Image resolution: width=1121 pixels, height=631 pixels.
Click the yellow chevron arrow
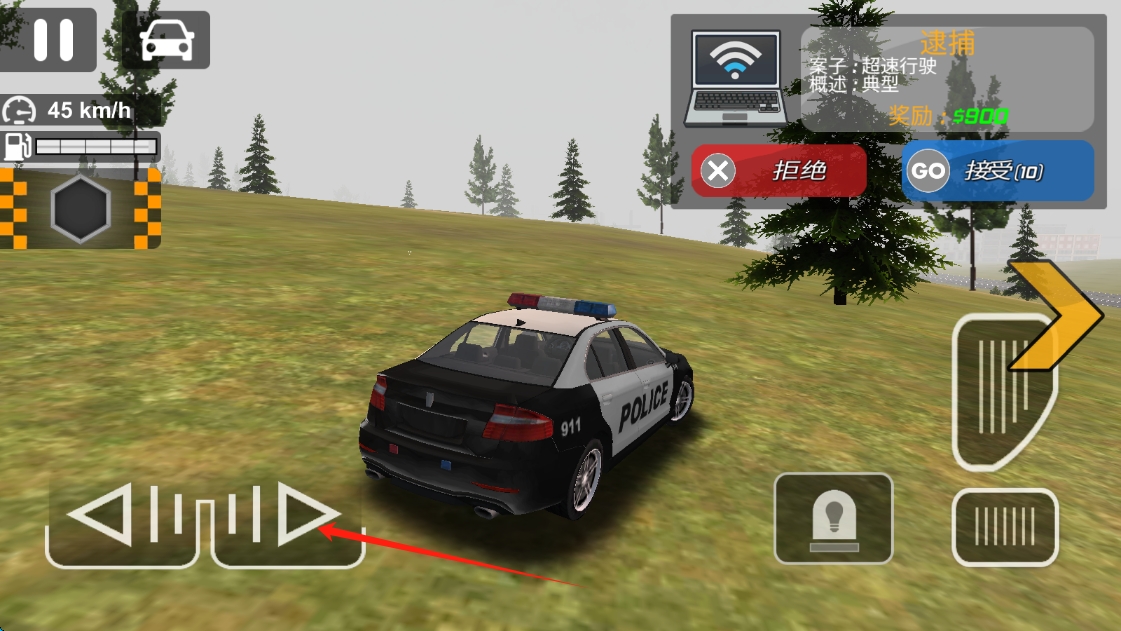[1058, 314]
